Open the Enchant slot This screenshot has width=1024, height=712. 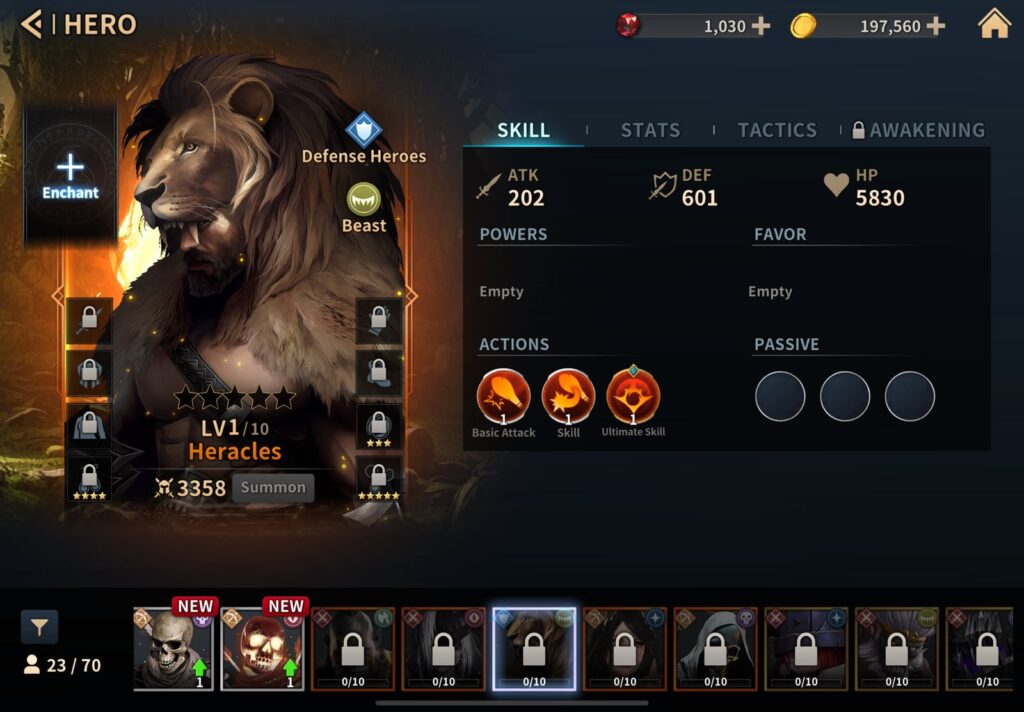point(70,175)
